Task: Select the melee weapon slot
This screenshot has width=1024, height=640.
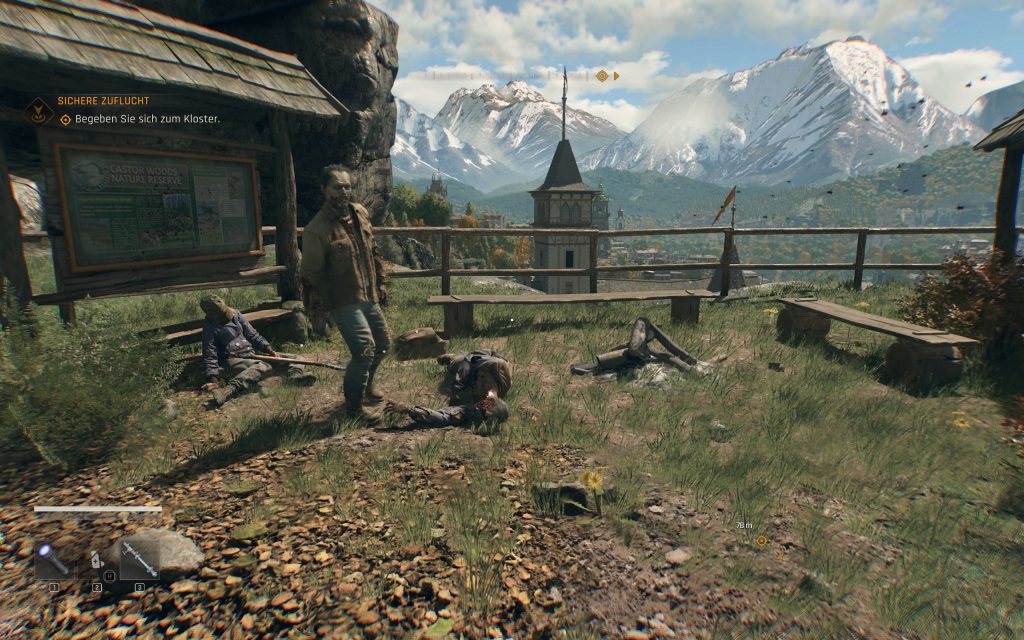Action: [x=139, y=561]
